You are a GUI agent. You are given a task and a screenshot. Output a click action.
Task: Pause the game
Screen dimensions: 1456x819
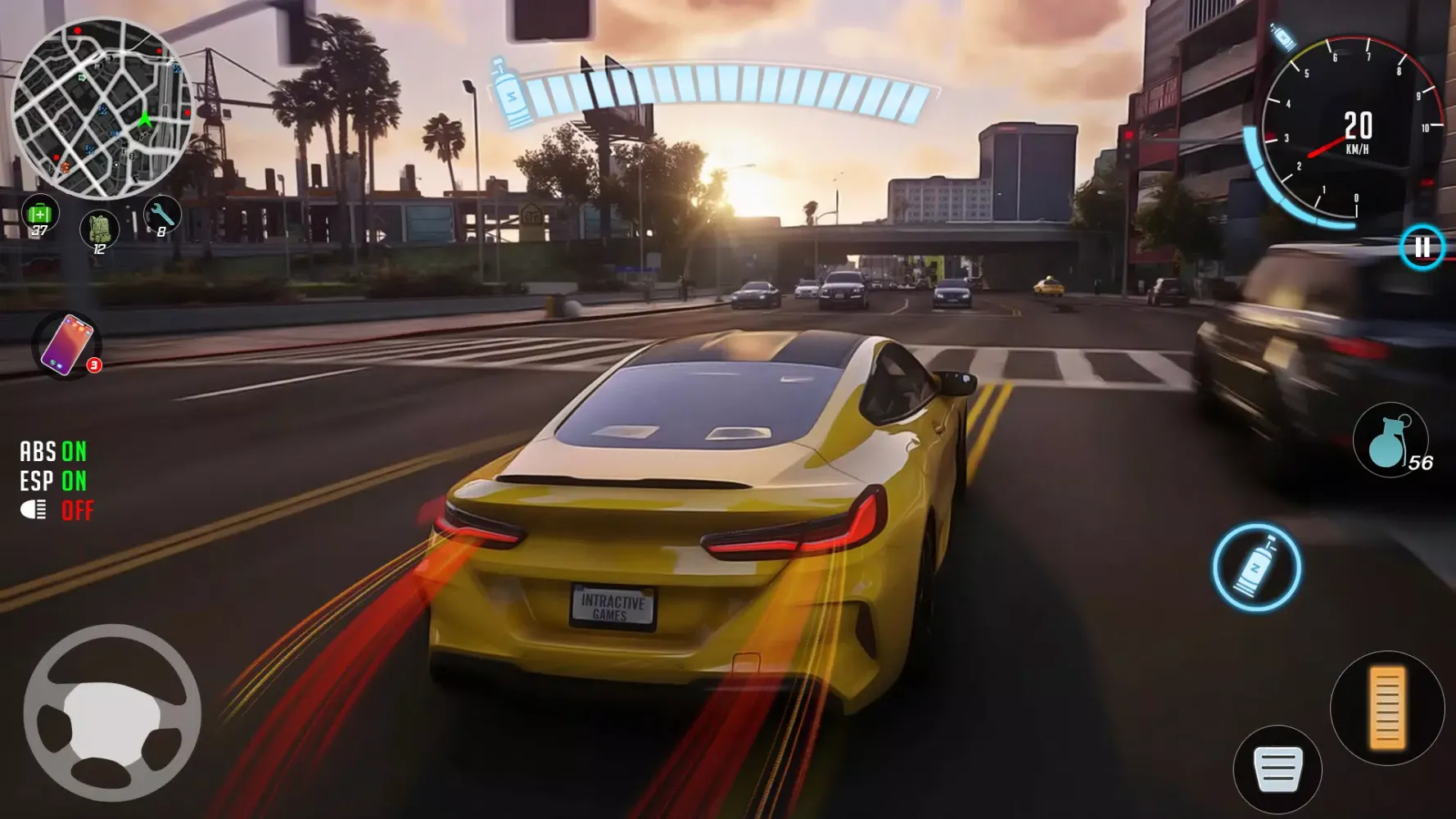[1422, 247]
